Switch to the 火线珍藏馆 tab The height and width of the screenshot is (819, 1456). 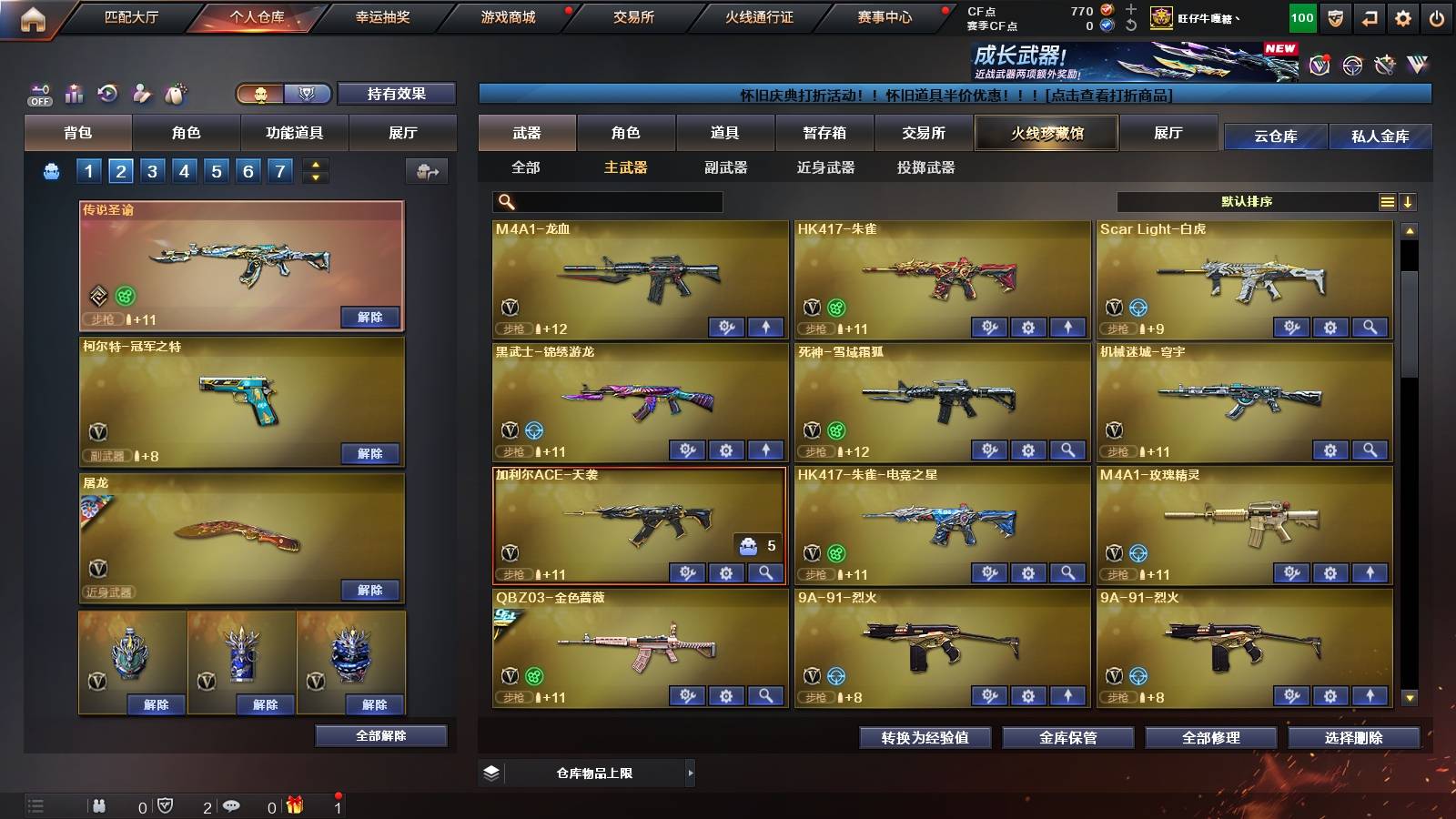1046,133
